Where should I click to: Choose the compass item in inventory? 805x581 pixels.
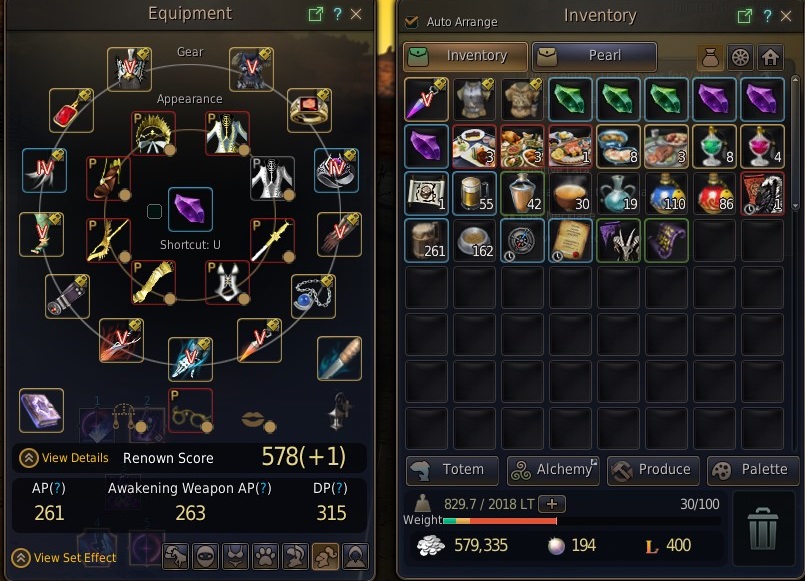524,241
